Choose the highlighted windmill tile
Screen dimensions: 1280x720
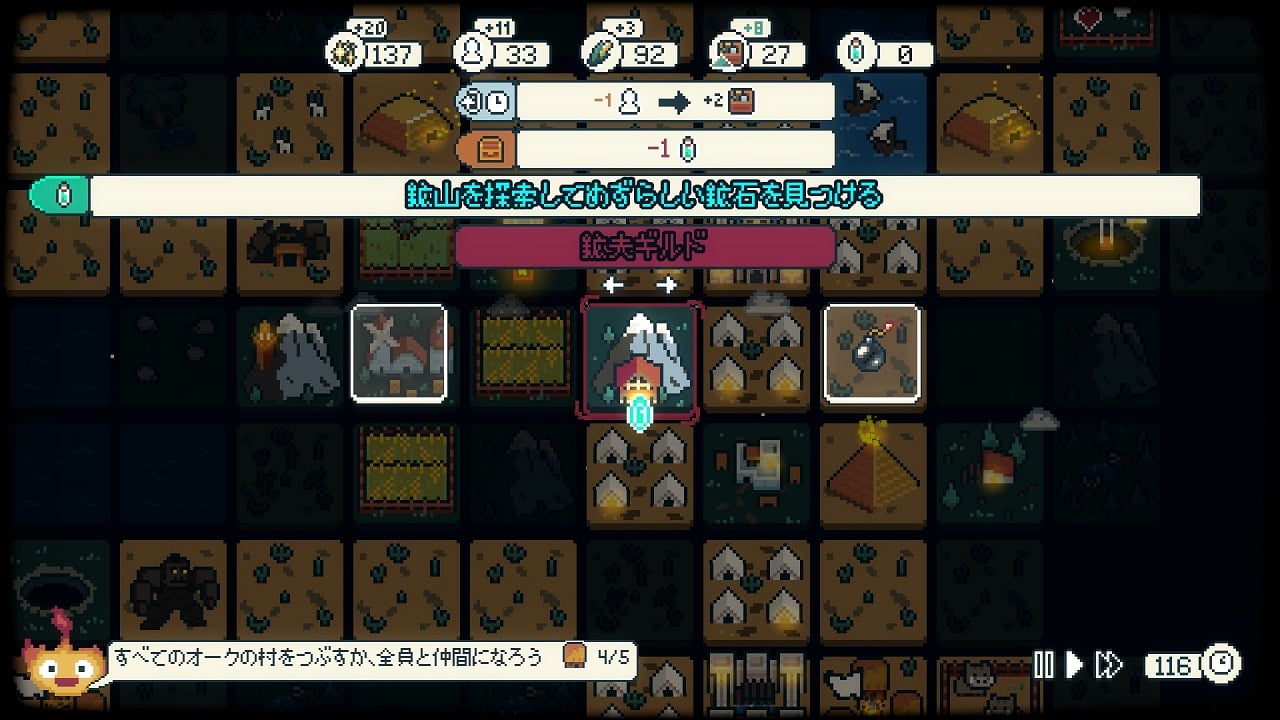[399, 354]
